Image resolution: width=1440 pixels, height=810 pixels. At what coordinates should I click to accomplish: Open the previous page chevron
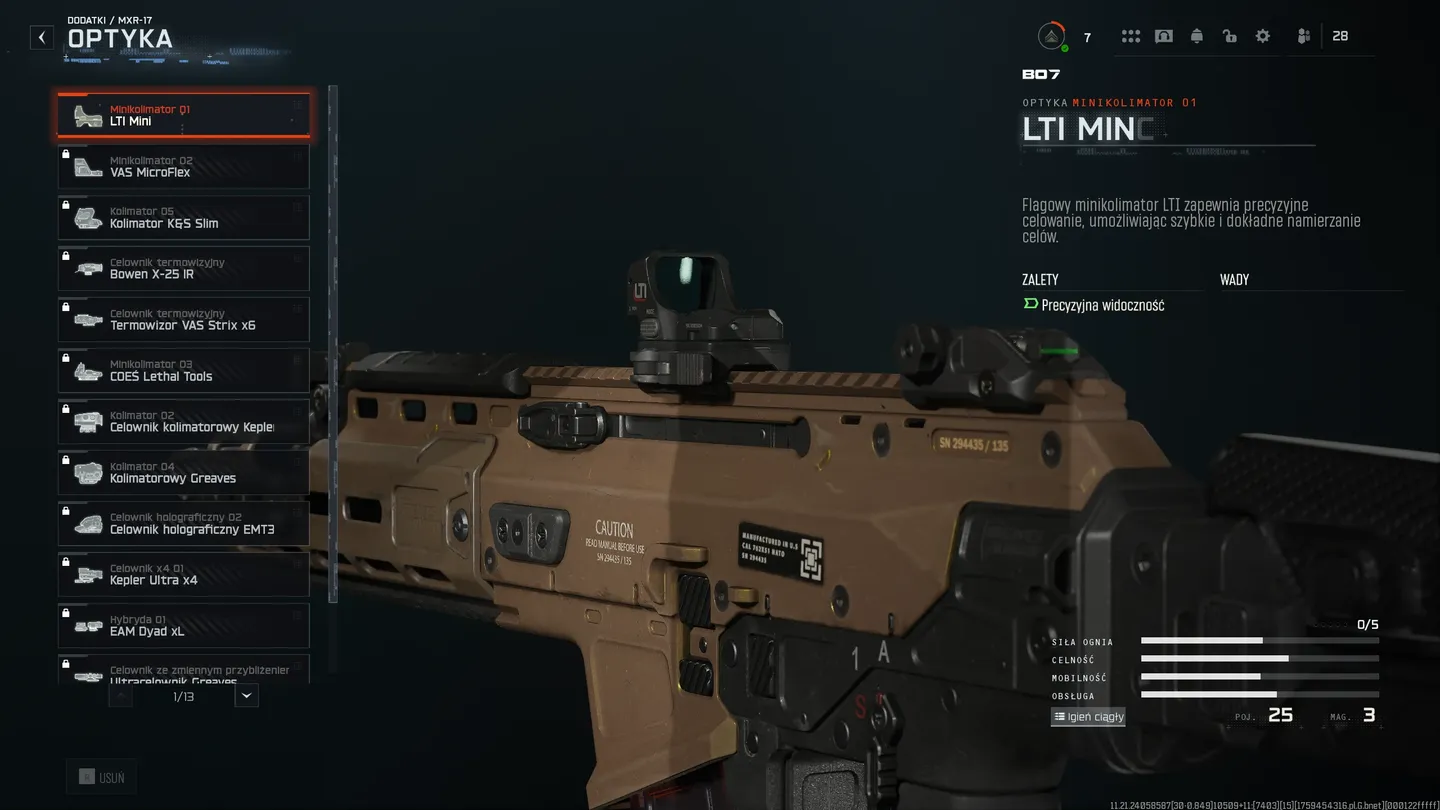tap(120, 694)
